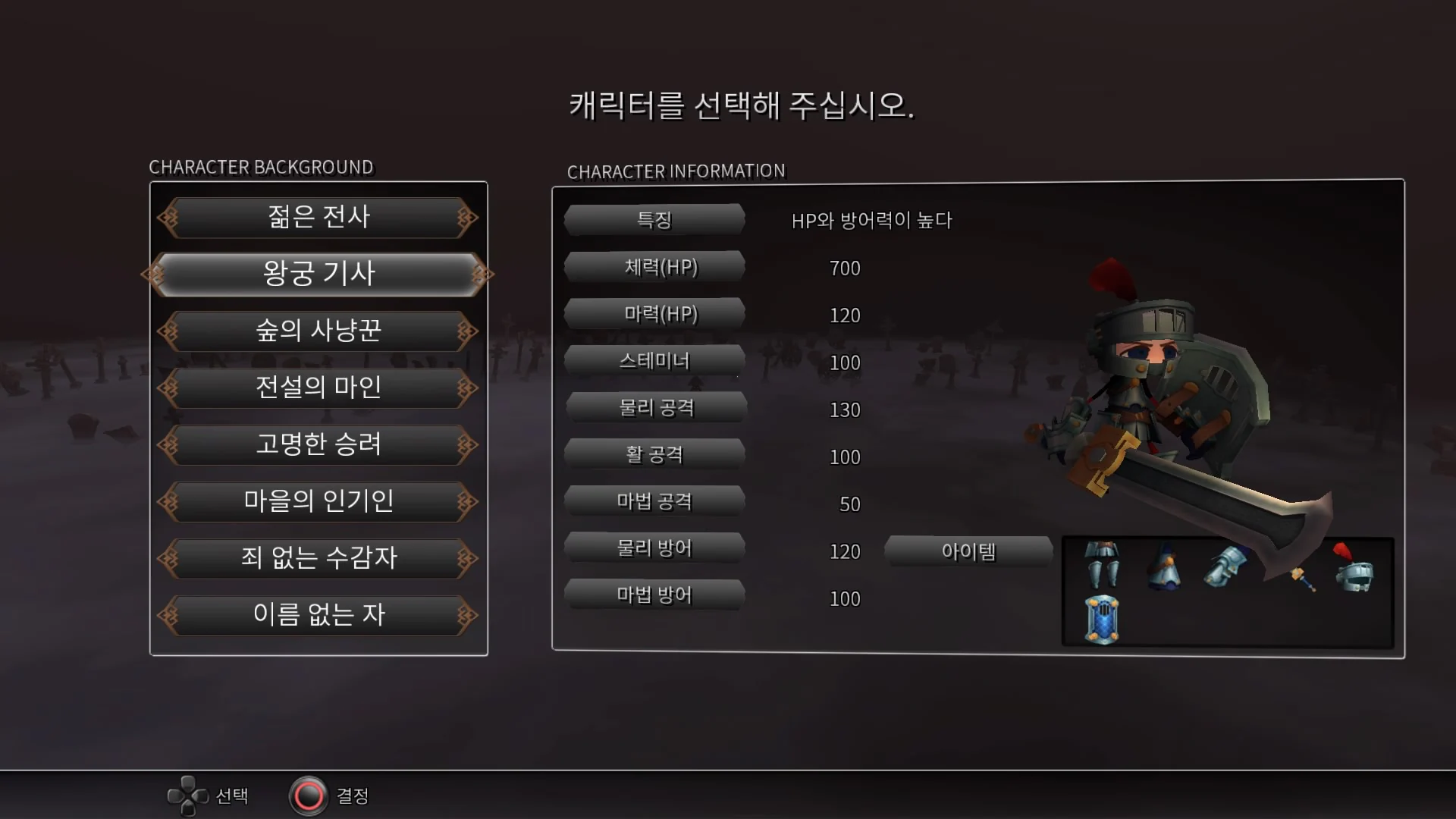1456x819 pixels.
Task: Click the D-pad 선택 selection icon
Action: 187,795
